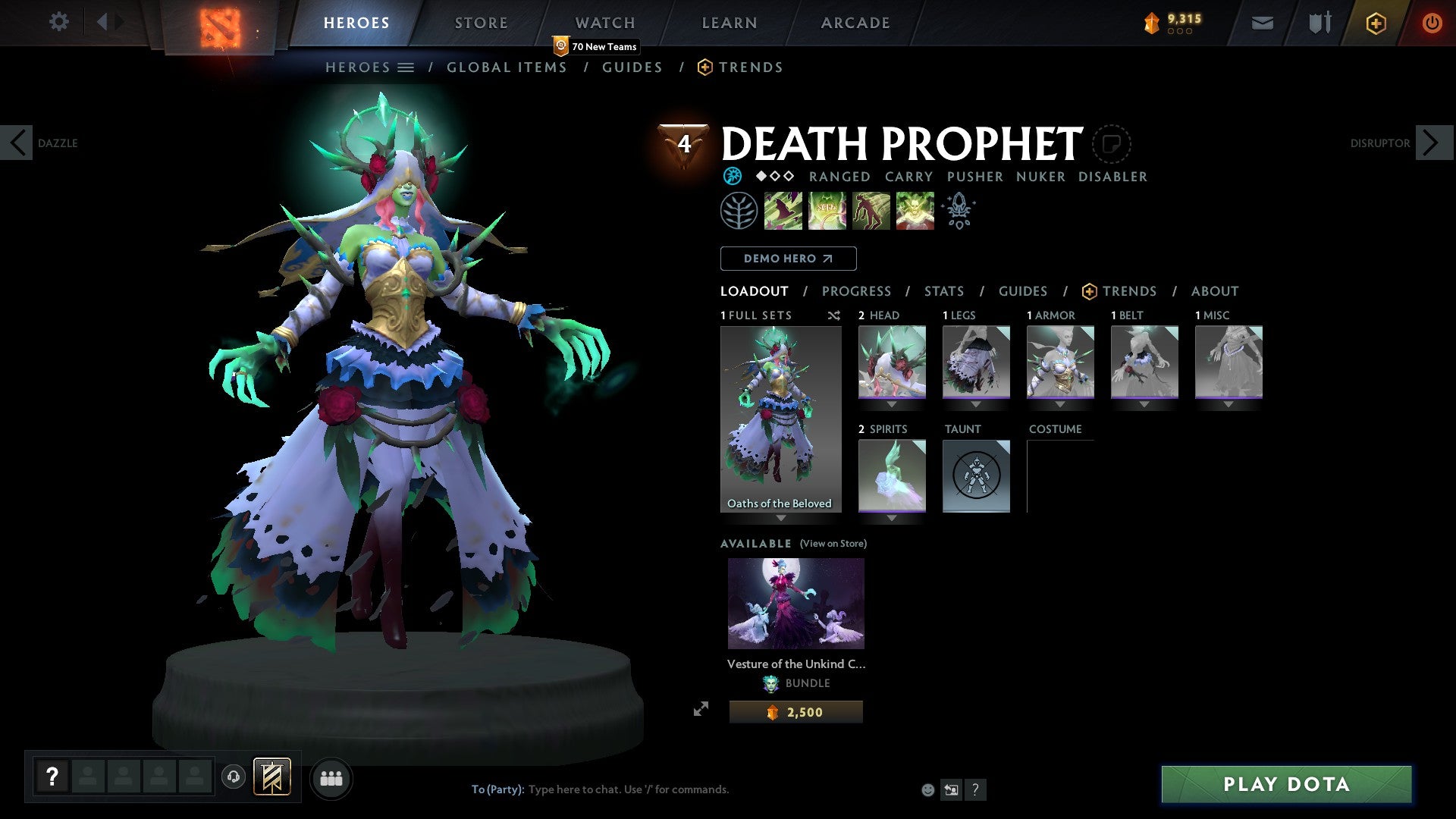Screen dimensions: 1456x819
Task: Open the settings gear icon
Action: pos(58,22)
